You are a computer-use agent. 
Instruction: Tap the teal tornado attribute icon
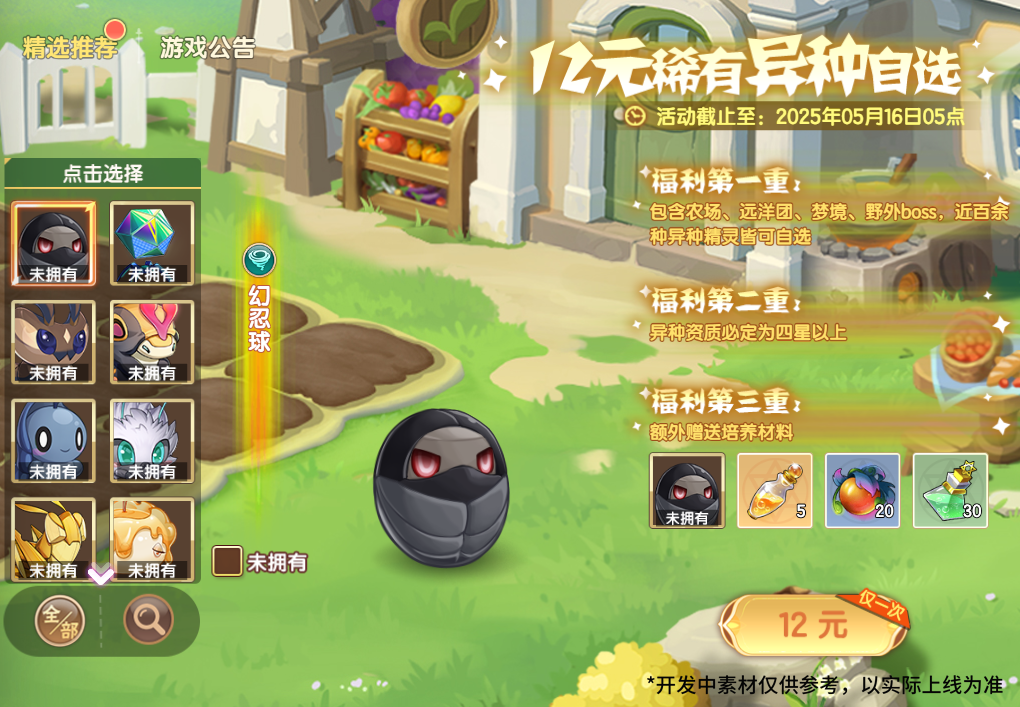click(x=259, y=261)
